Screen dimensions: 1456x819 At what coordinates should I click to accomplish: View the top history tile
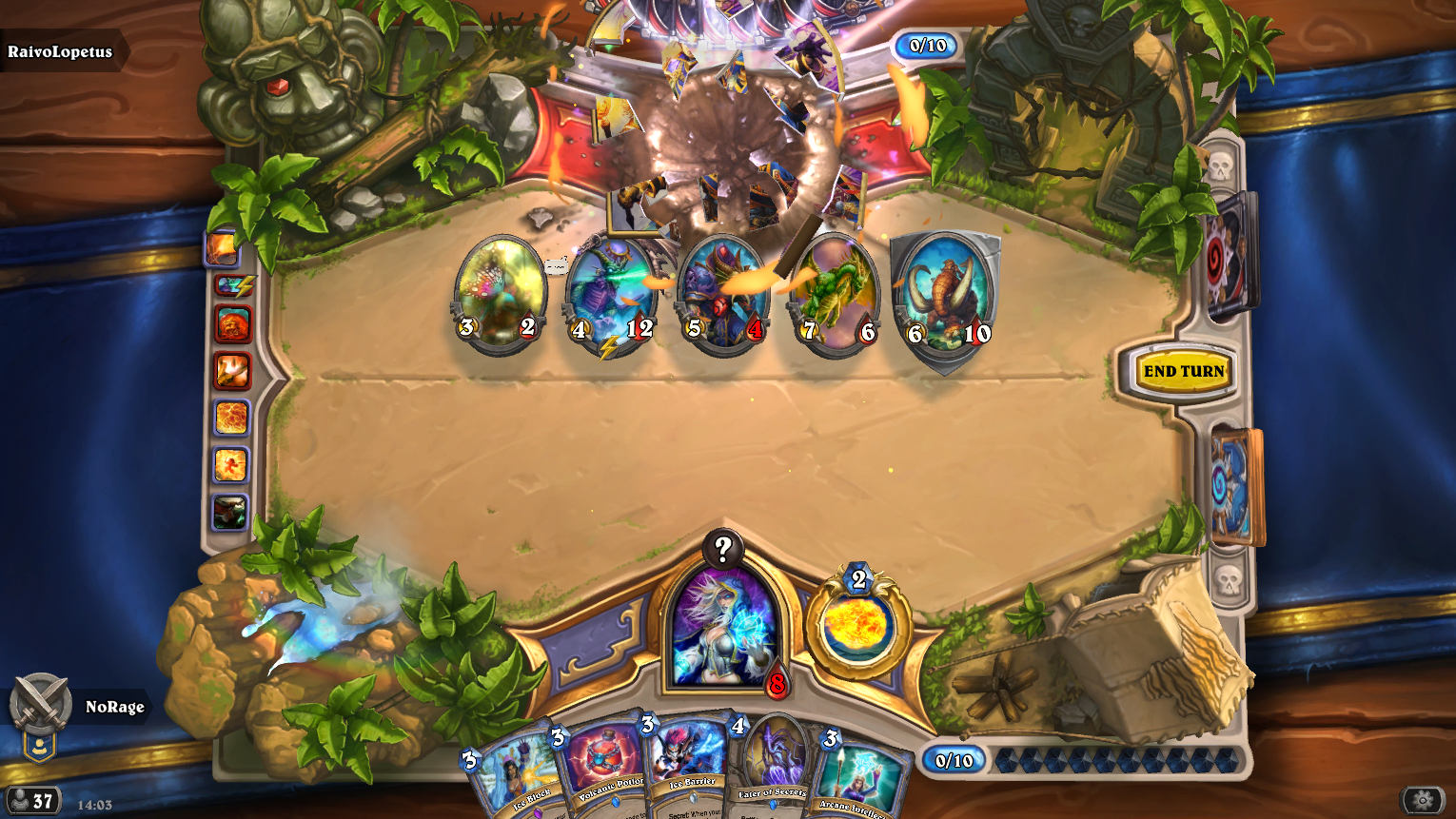(221, 248)
